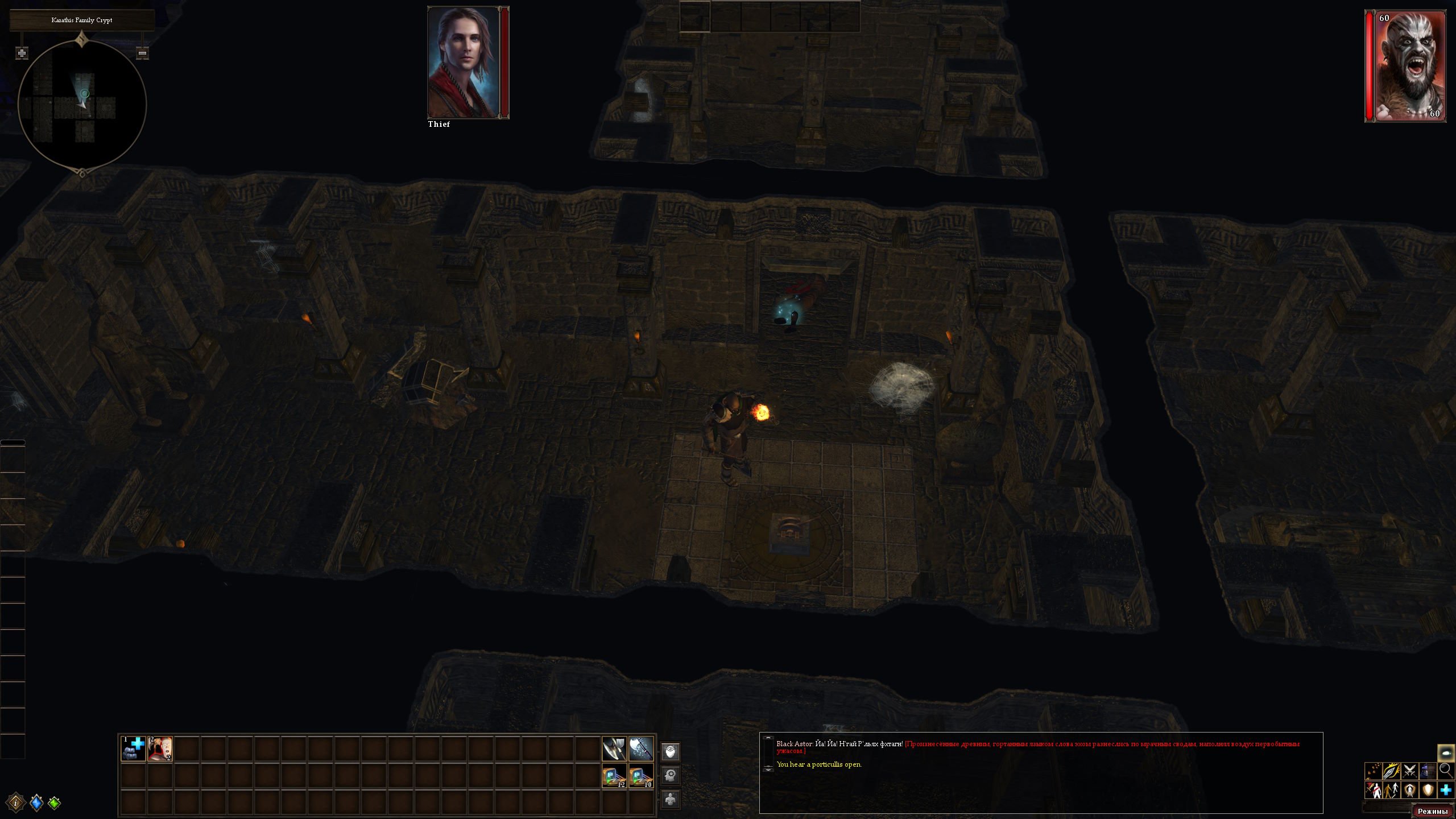Click the gear-in-head side button
The width and height of the screenshot is (1456, 819).
pyautogui.click(x=671, y=775)
